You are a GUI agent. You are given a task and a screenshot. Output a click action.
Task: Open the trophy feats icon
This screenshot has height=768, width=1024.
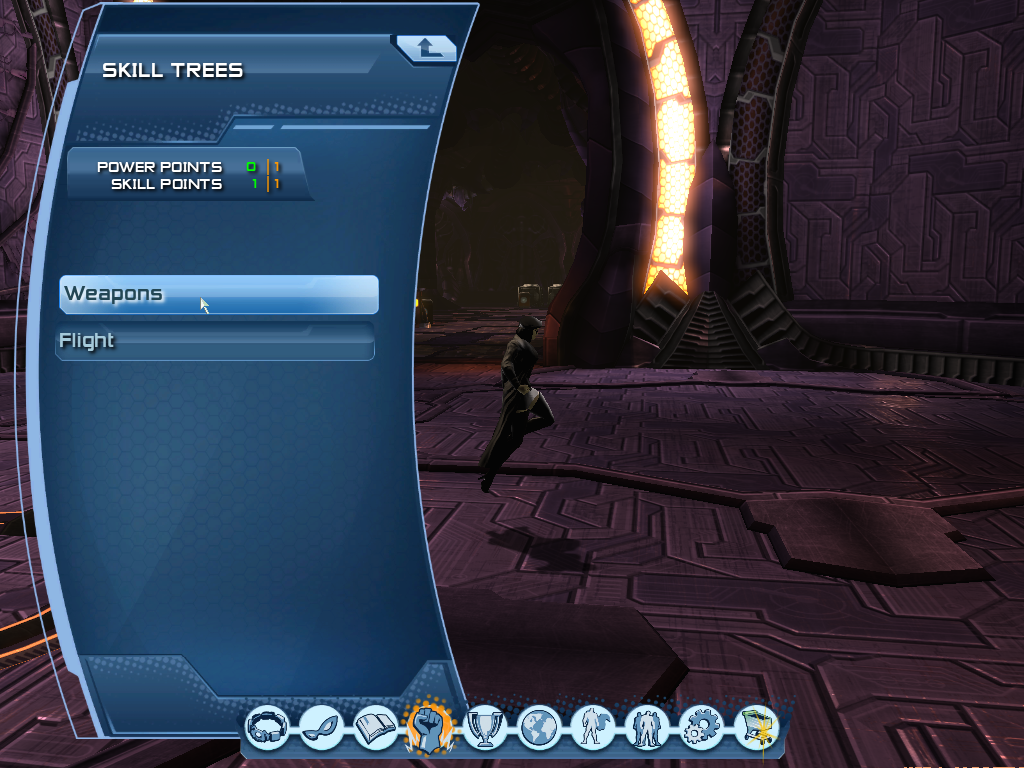485,727
